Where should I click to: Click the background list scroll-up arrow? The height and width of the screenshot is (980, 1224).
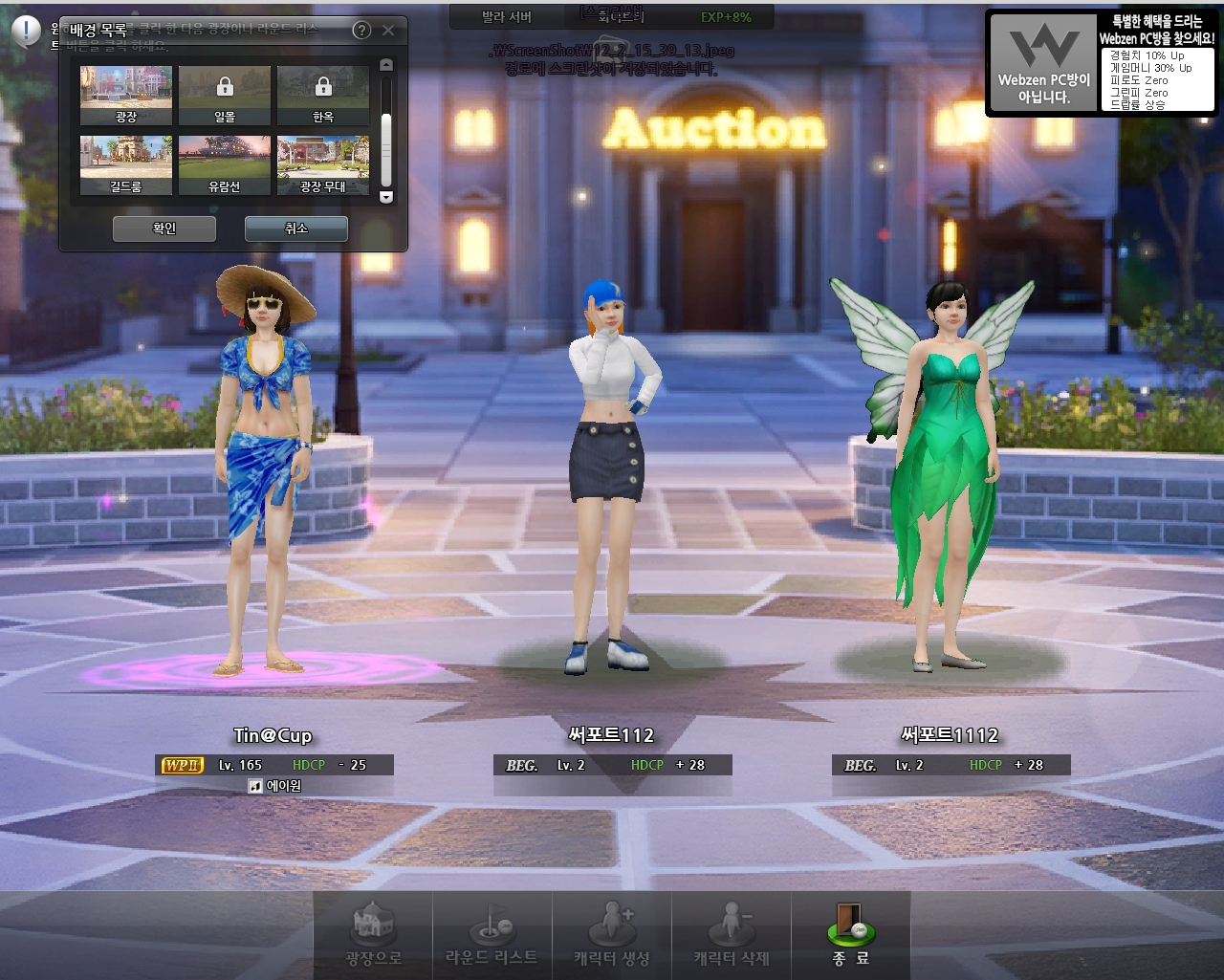click(x=386, y=65)
